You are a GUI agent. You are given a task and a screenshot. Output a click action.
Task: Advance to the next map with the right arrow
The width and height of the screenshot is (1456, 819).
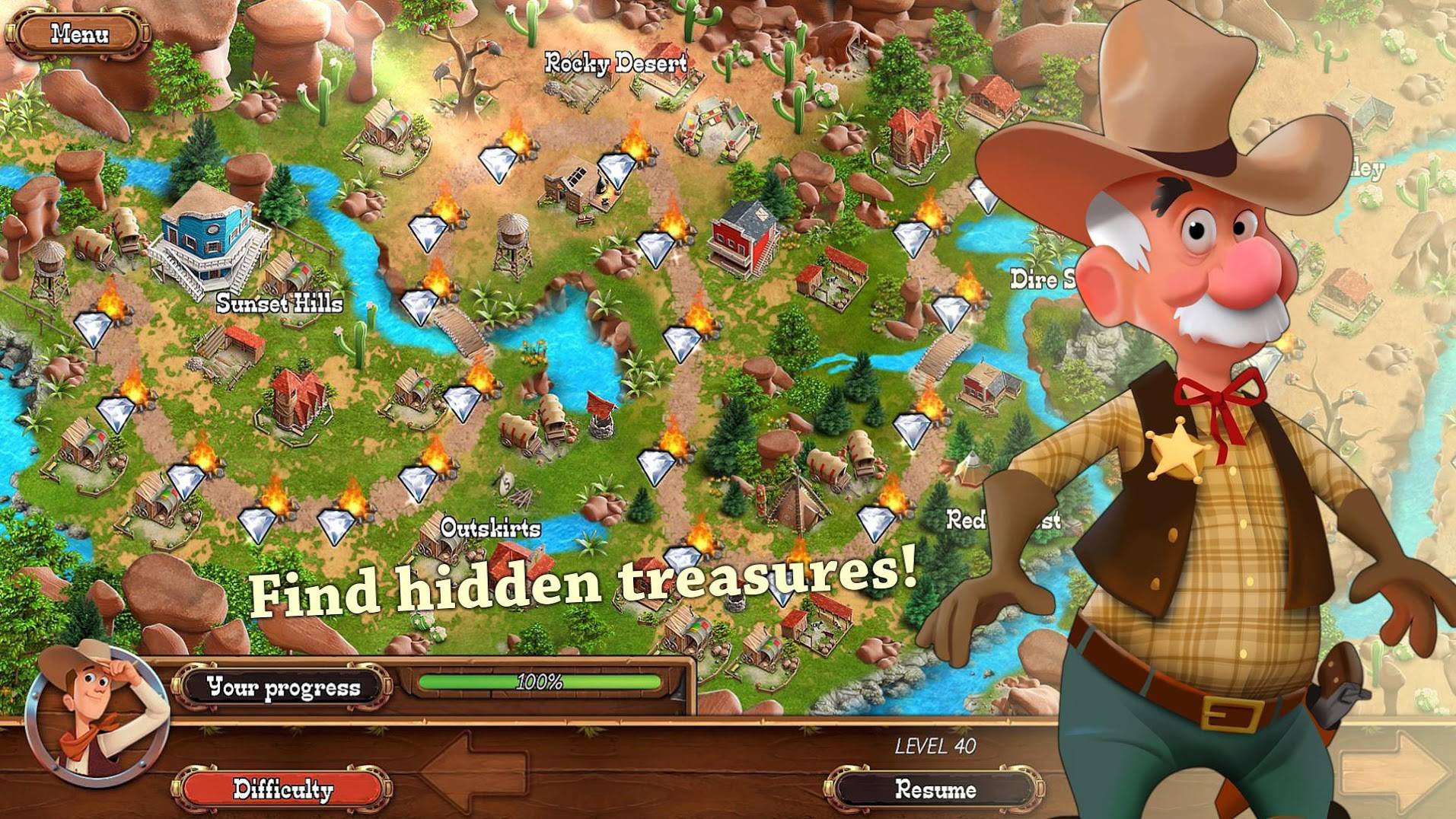tap(1397, 770)
